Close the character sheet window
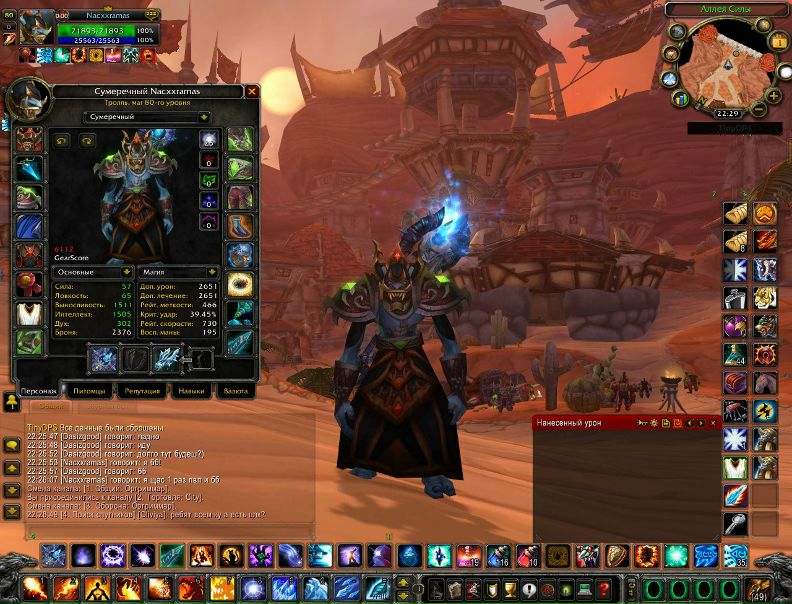This screenshot has width=792, height=604. tap(252, 91)
